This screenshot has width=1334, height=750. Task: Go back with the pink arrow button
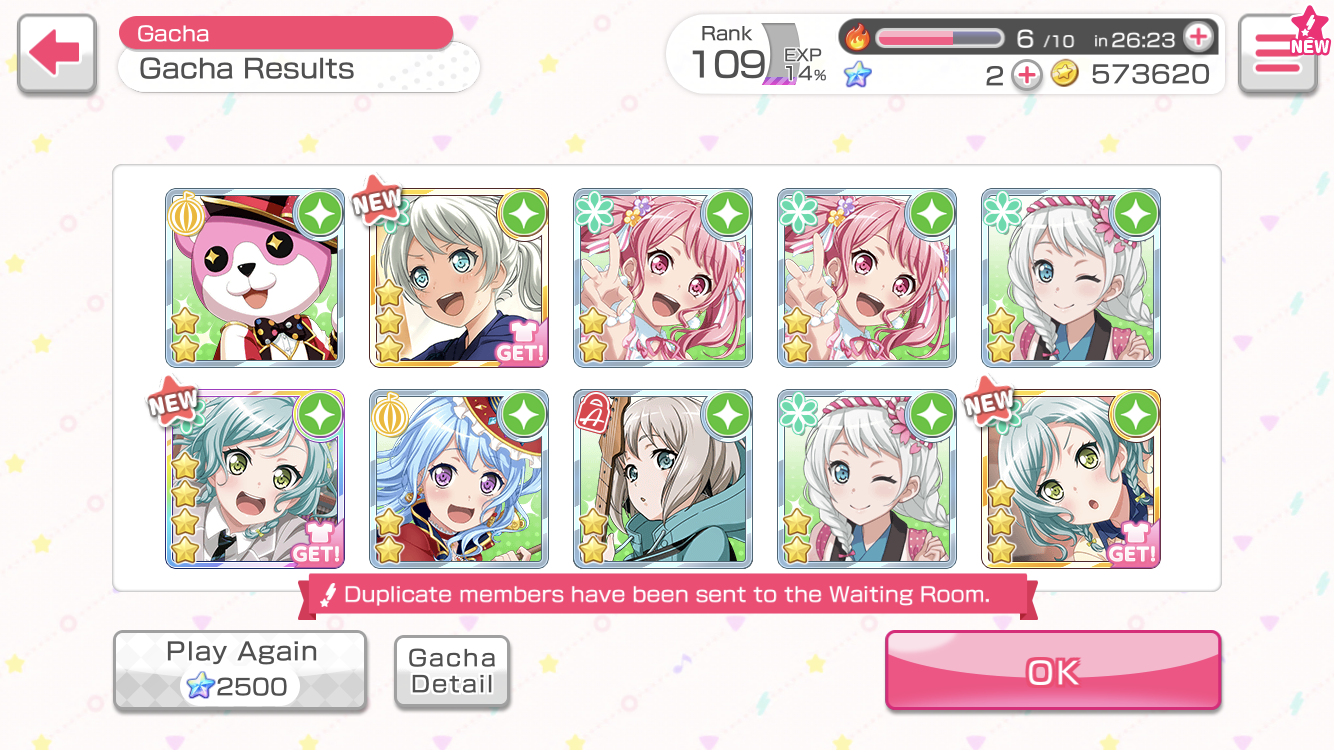pyautogui.click(x=56, y=54)
